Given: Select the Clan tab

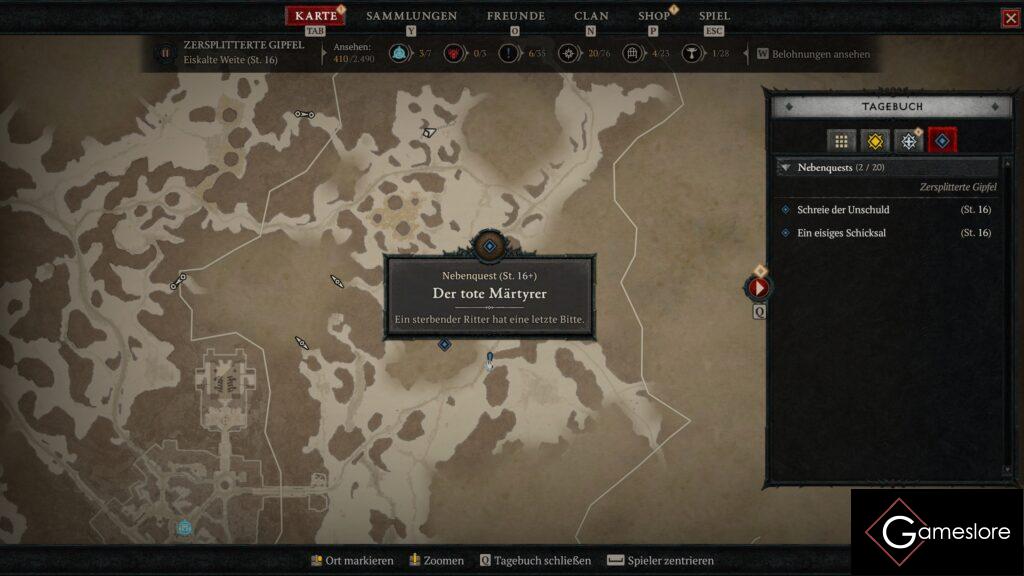Looking at the screenshot, I should point(591,16).
